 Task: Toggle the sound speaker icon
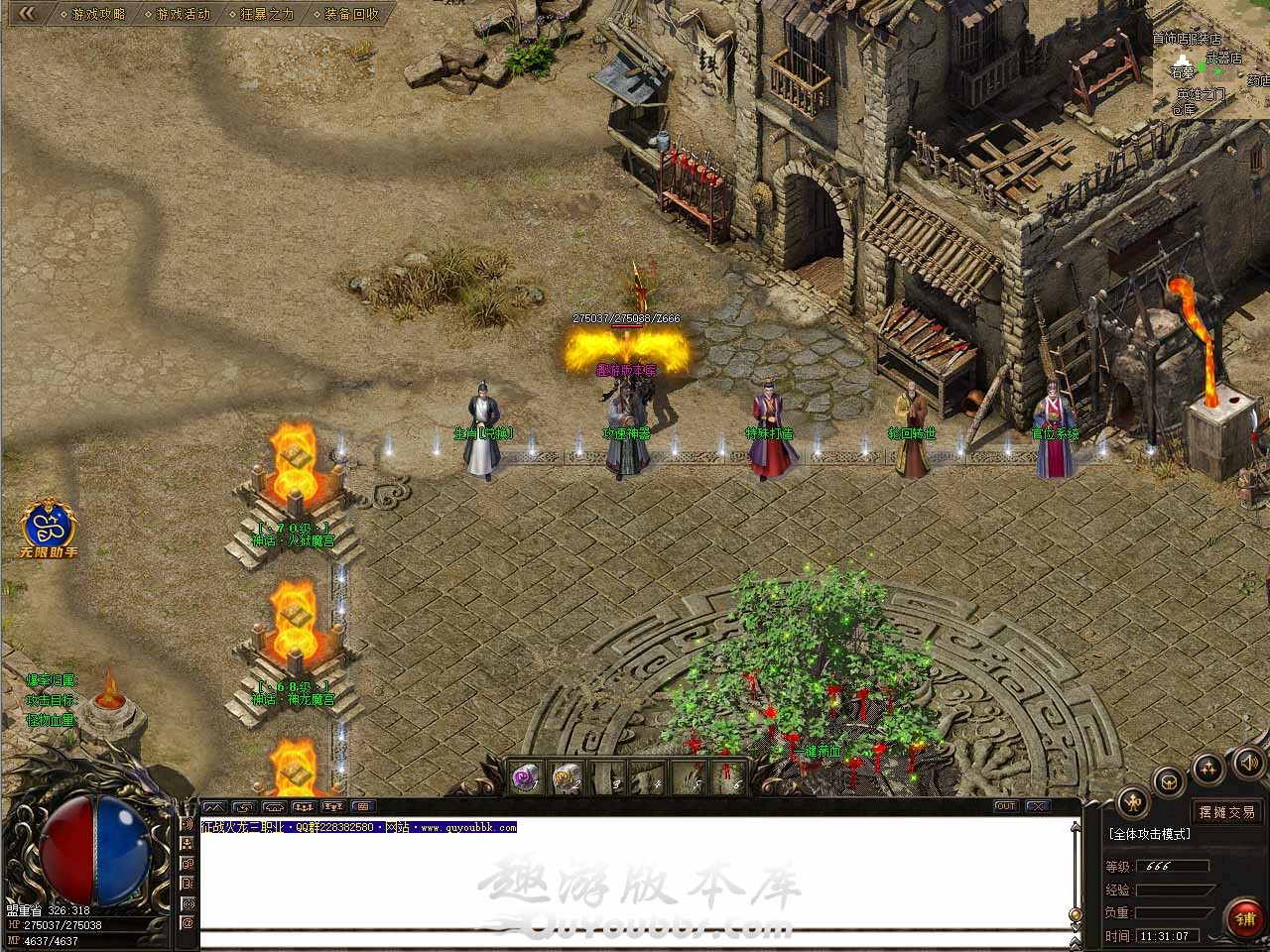[1248, 762]
